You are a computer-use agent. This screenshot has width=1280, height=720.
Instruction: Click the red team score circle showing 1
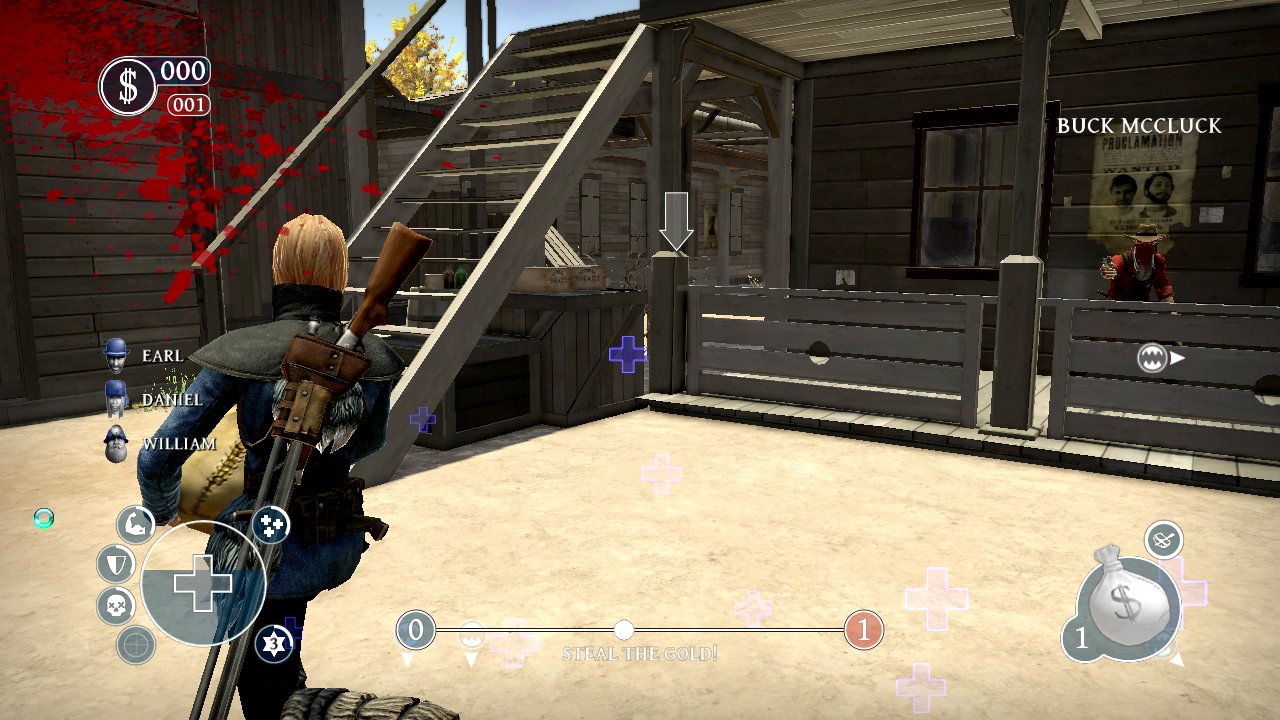tap(864, 630)
